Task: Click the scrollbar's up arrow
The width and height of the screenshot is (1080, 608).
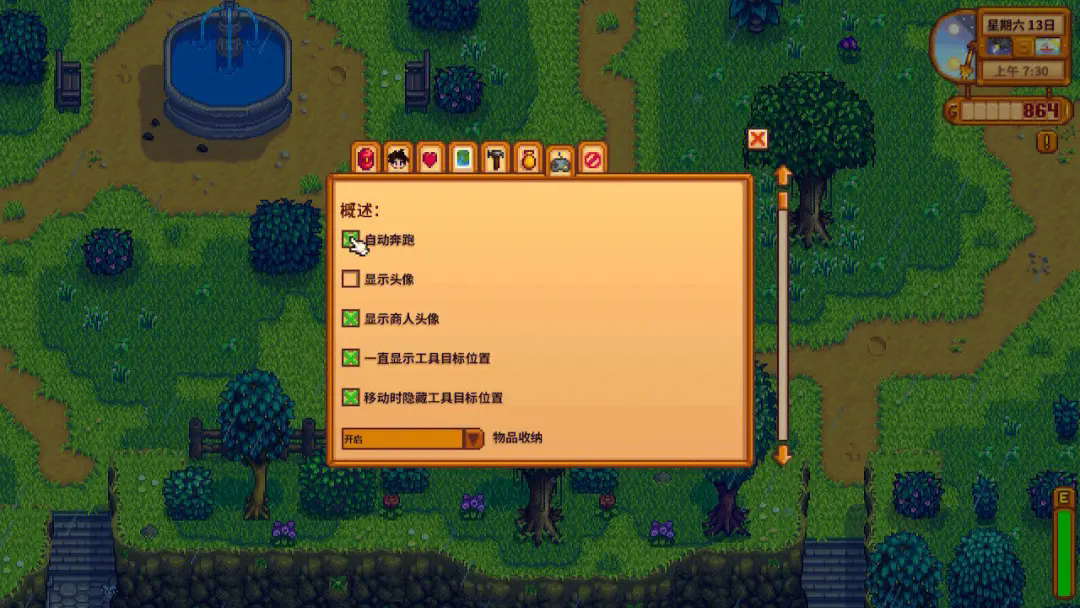Action: click(783, 176)
